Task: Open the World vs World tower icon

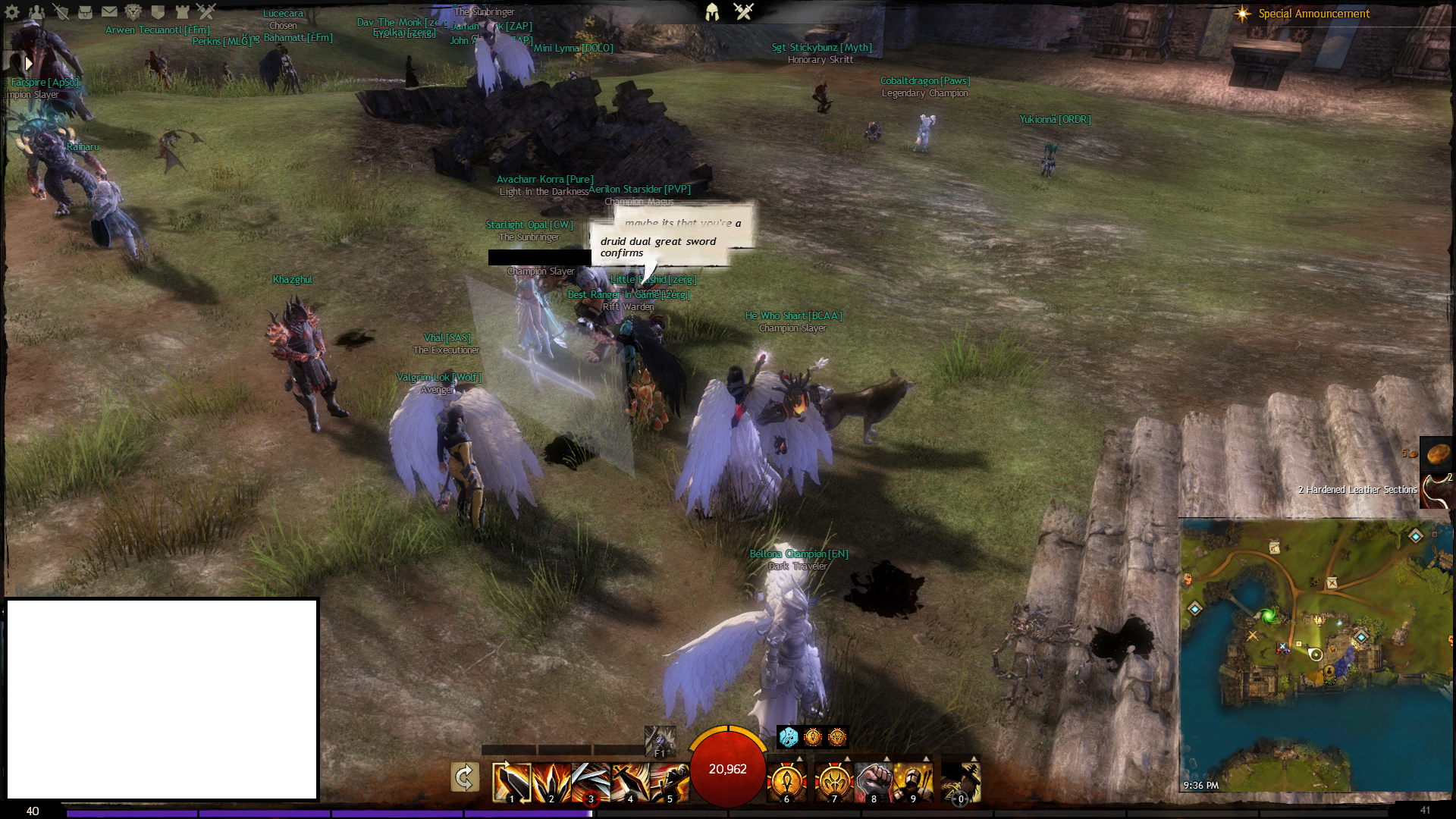Action: tap(182, 11)
